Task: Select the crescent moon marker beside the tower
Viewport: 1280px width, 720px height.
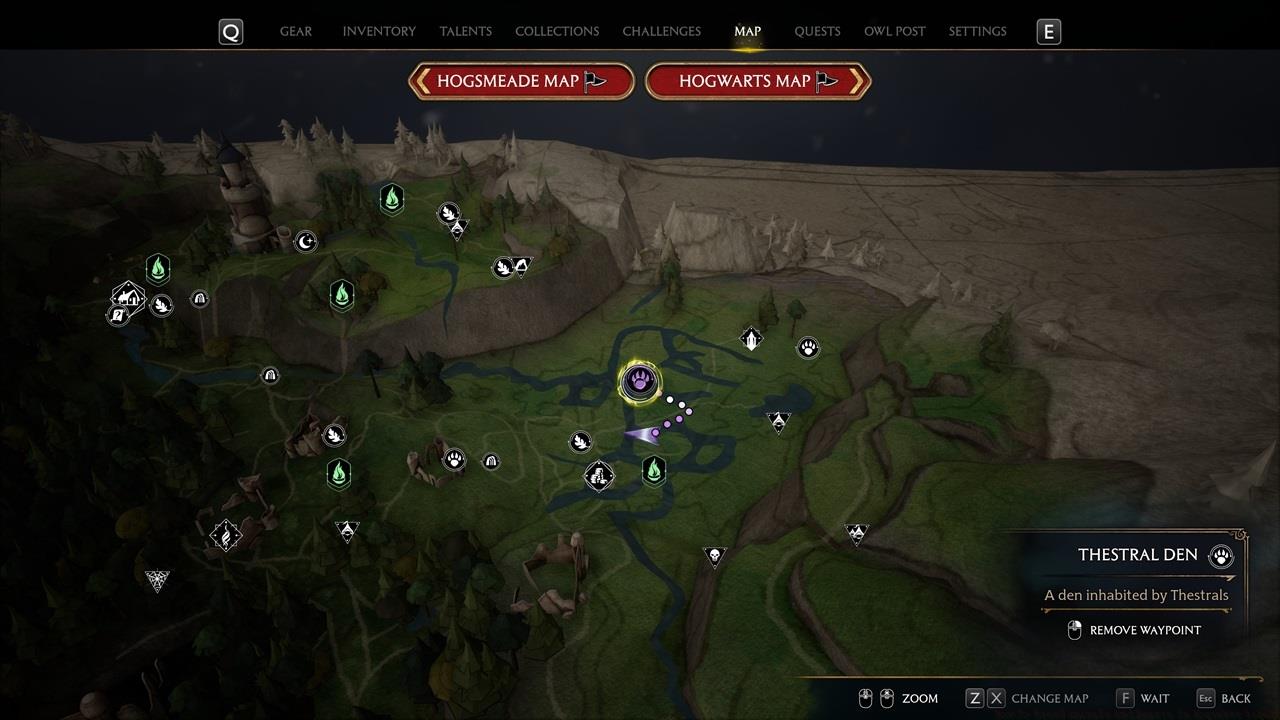Action: pyautogui.click(x=307, y=241)
